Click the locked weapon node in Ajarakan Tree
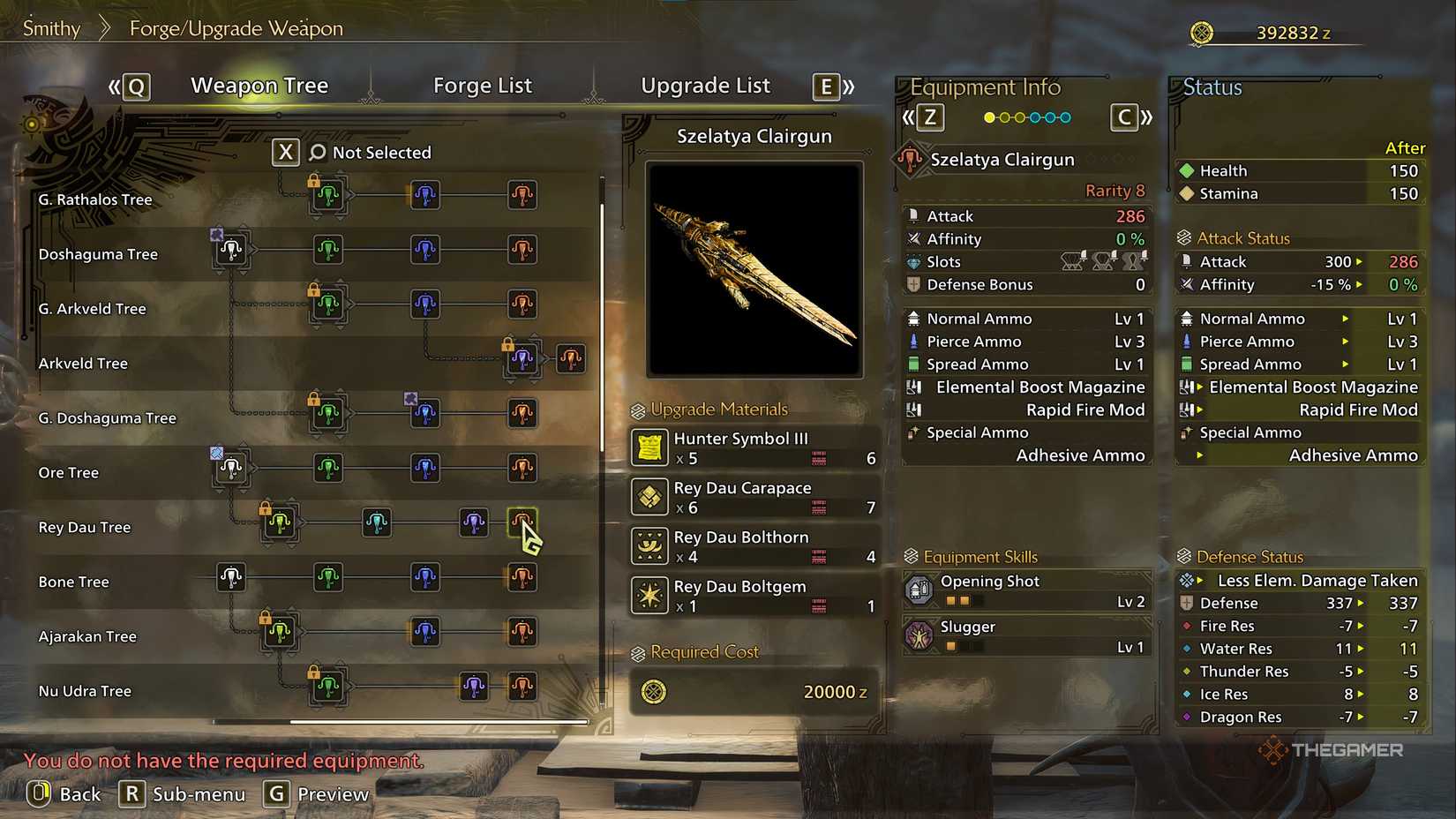This screenshot has height=819, width=1456. (x=279, y=634)
